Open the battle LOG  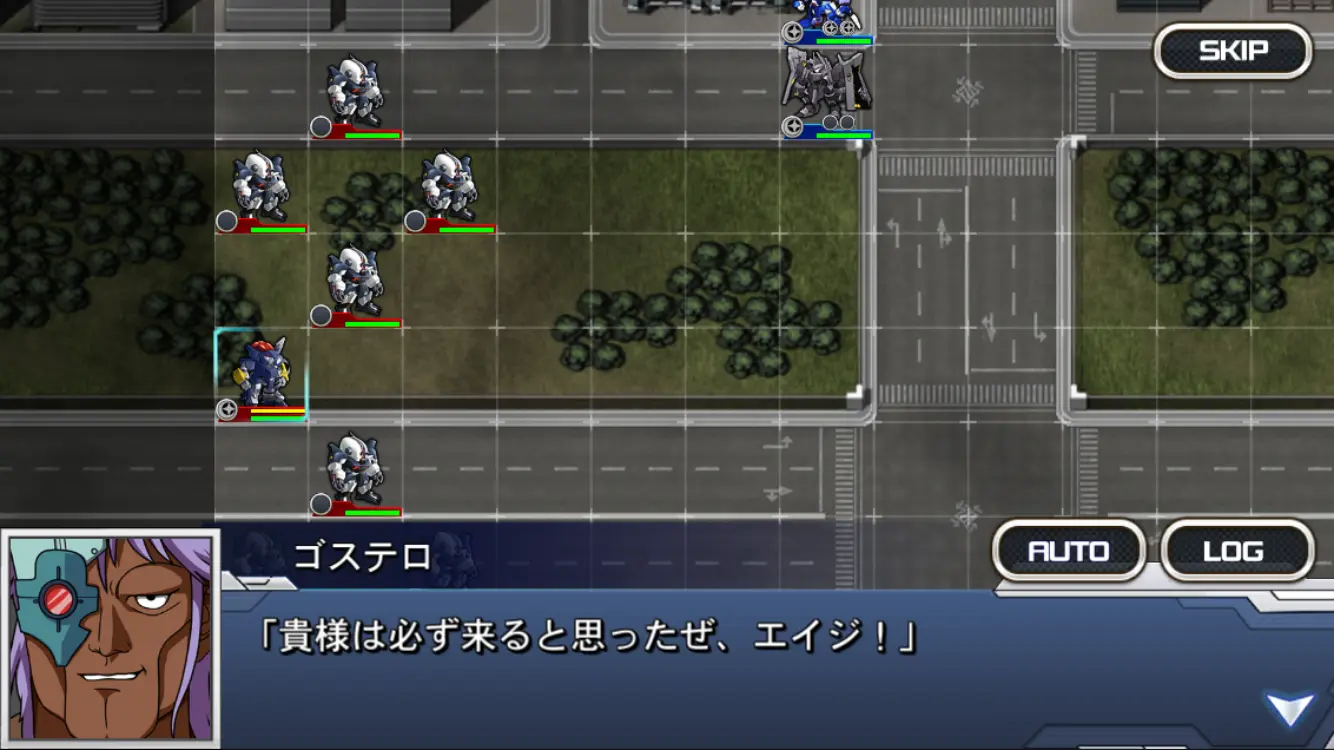[1237, 549]
